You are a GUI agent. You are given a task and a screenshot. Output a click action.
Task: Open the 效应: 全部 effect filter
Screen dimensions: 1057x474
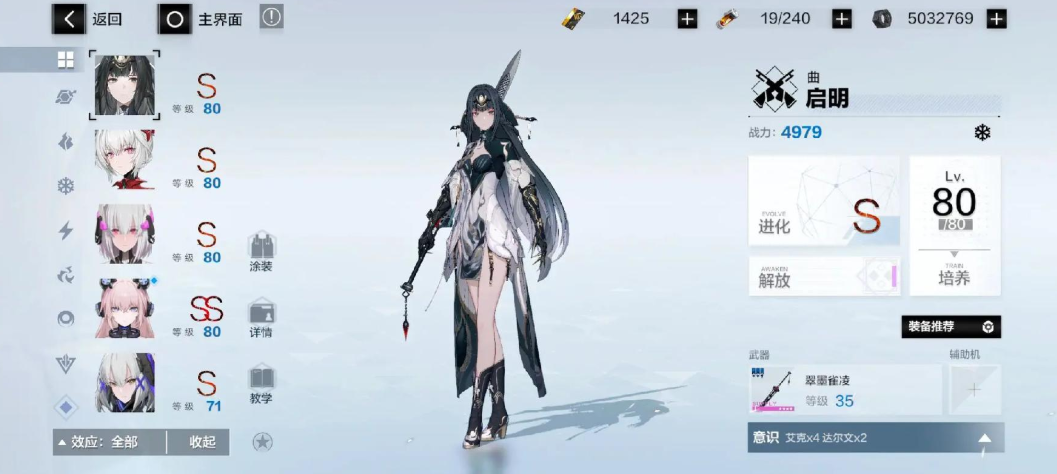(104, 442)
